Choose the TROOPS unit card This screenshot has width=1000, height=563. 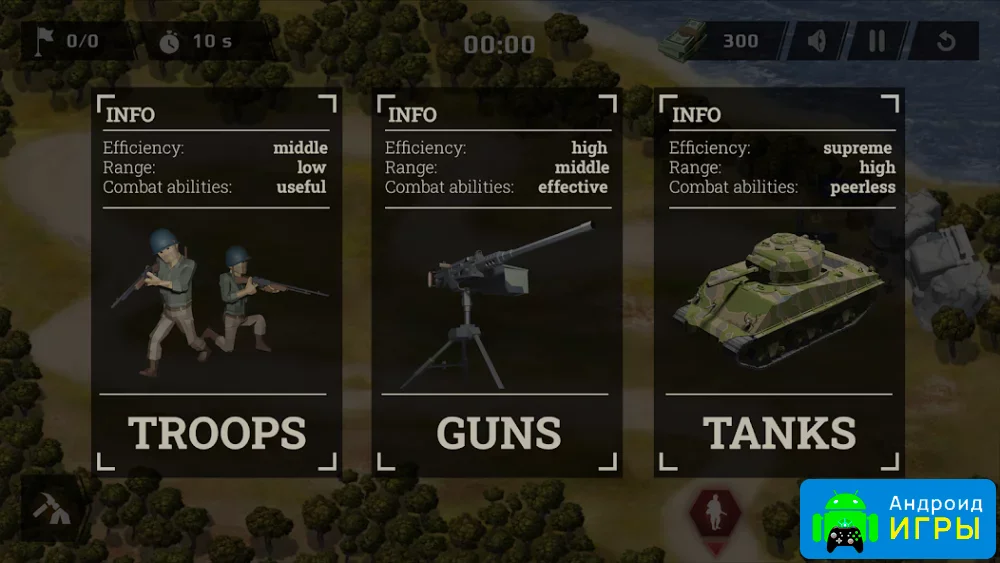pyautogui.click(x=216, y=282)
